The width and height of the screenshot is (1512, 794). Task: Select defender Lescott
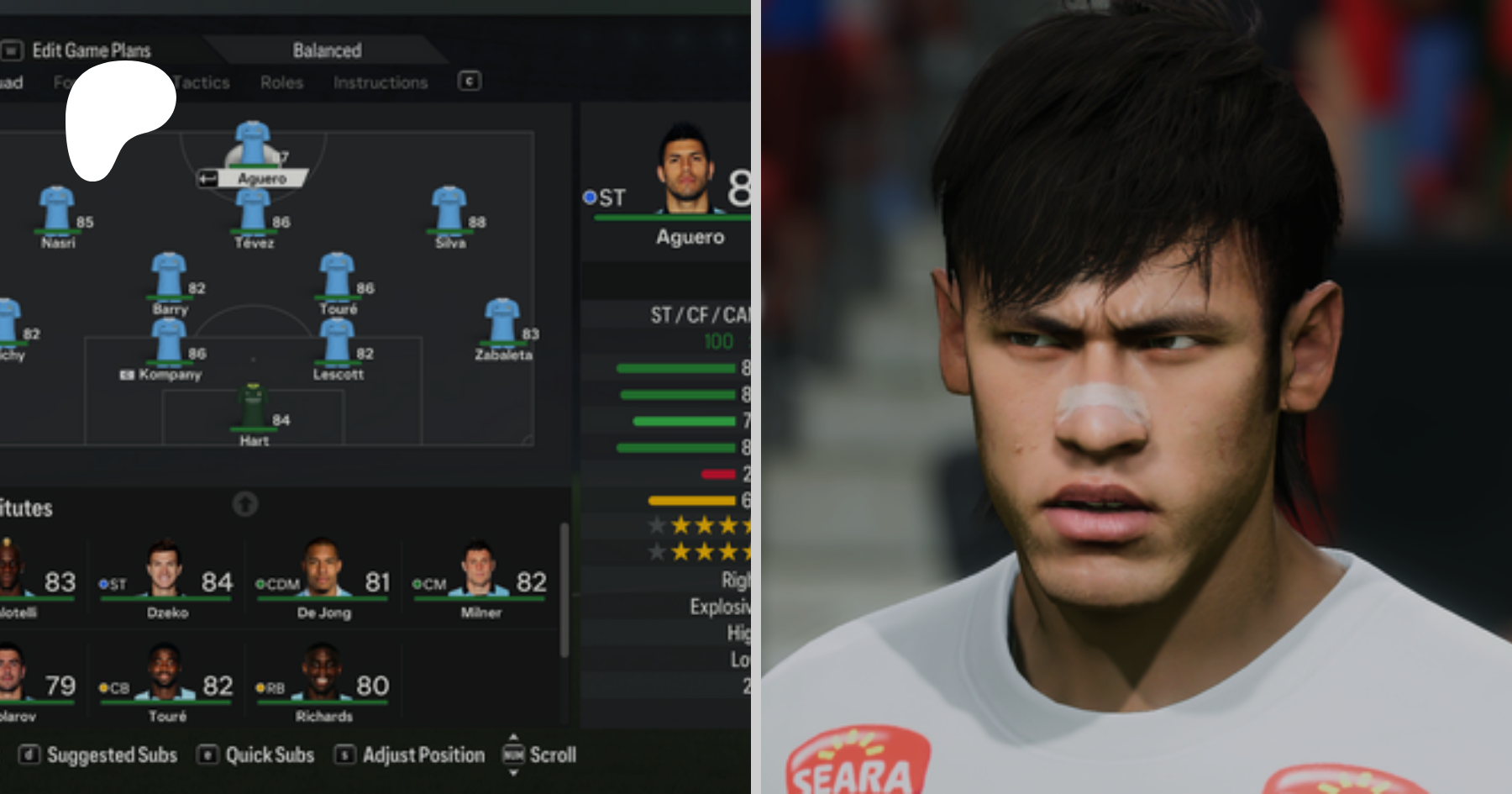click(x=337, y=342)
